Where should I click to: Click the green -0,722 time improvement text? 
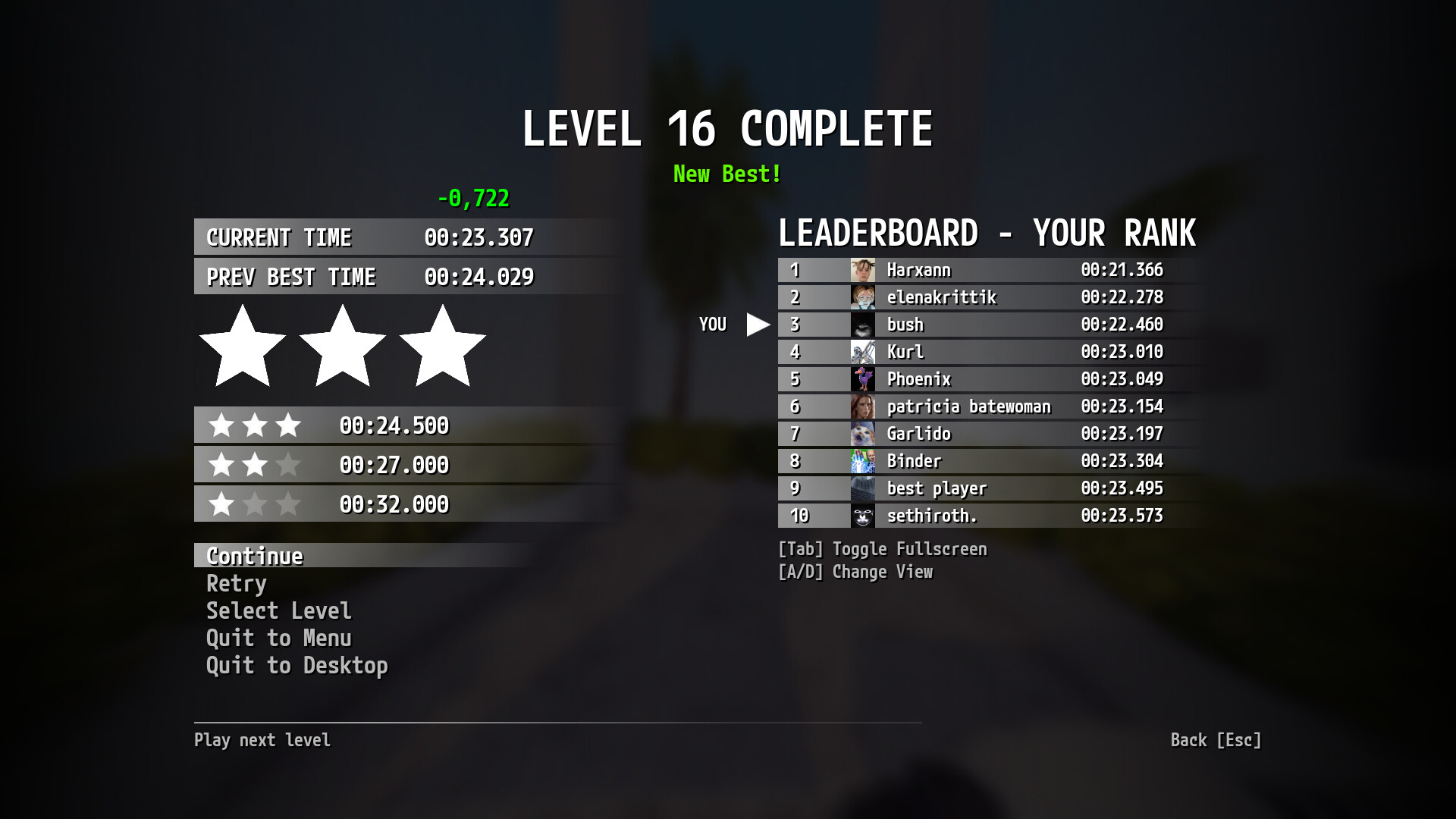[x=474, y=199]
